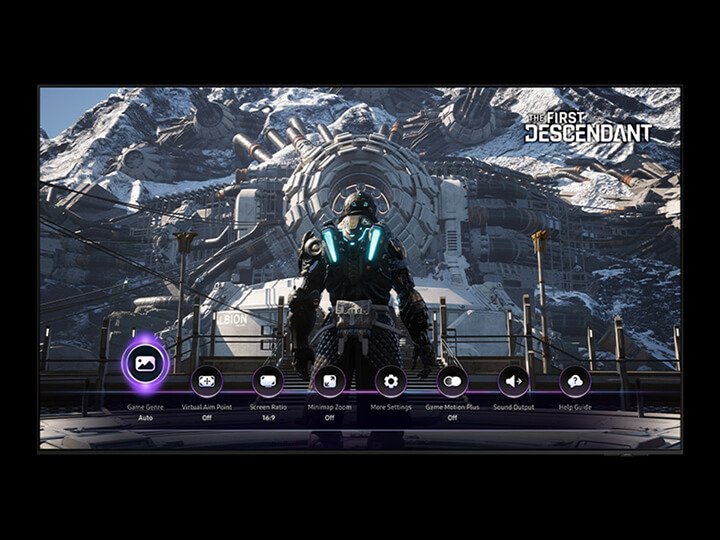Change the Screen Ratio setting
The image size is (720, 540).
268,381
